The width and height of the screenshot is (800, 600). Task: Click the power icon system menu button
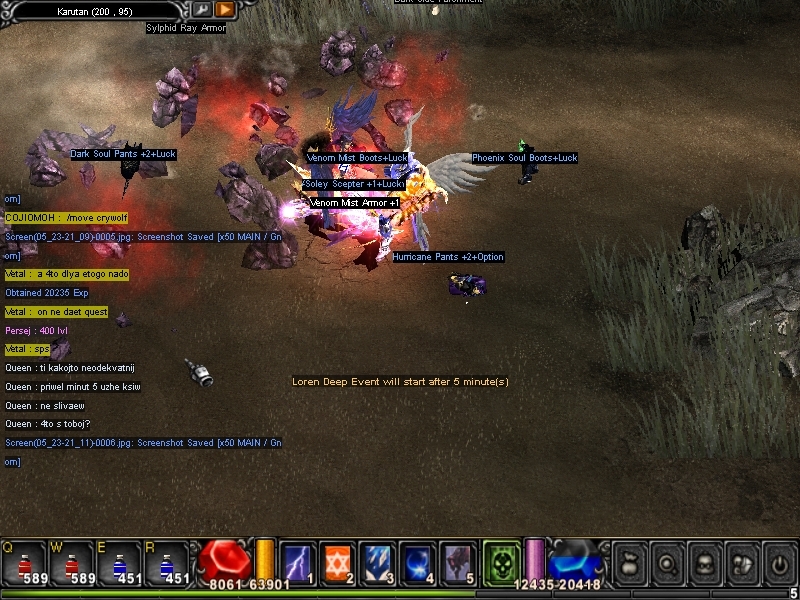777,563
